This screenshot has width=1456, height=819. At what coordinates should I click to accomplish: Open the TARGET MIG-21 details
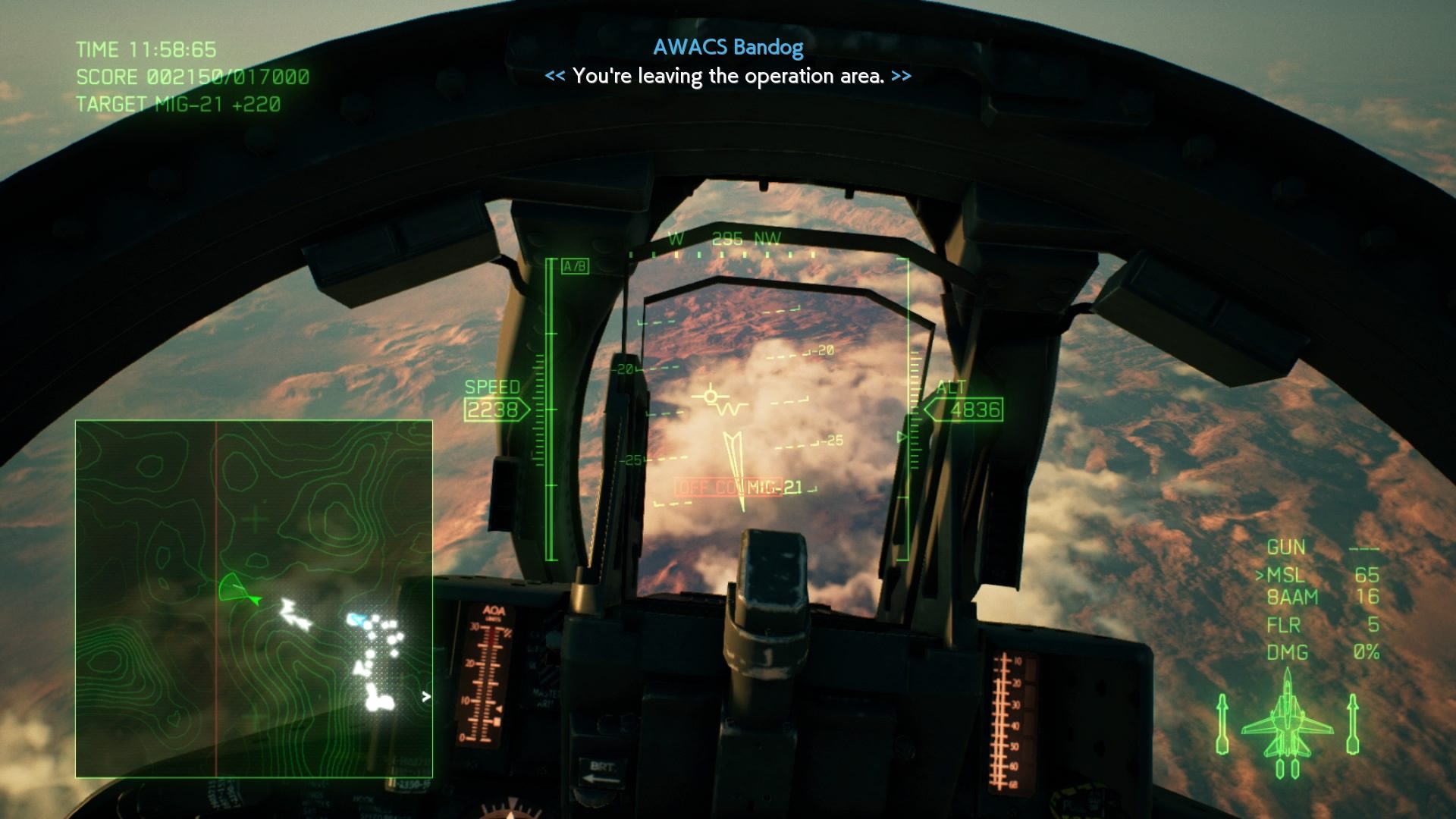pos(178,105)
